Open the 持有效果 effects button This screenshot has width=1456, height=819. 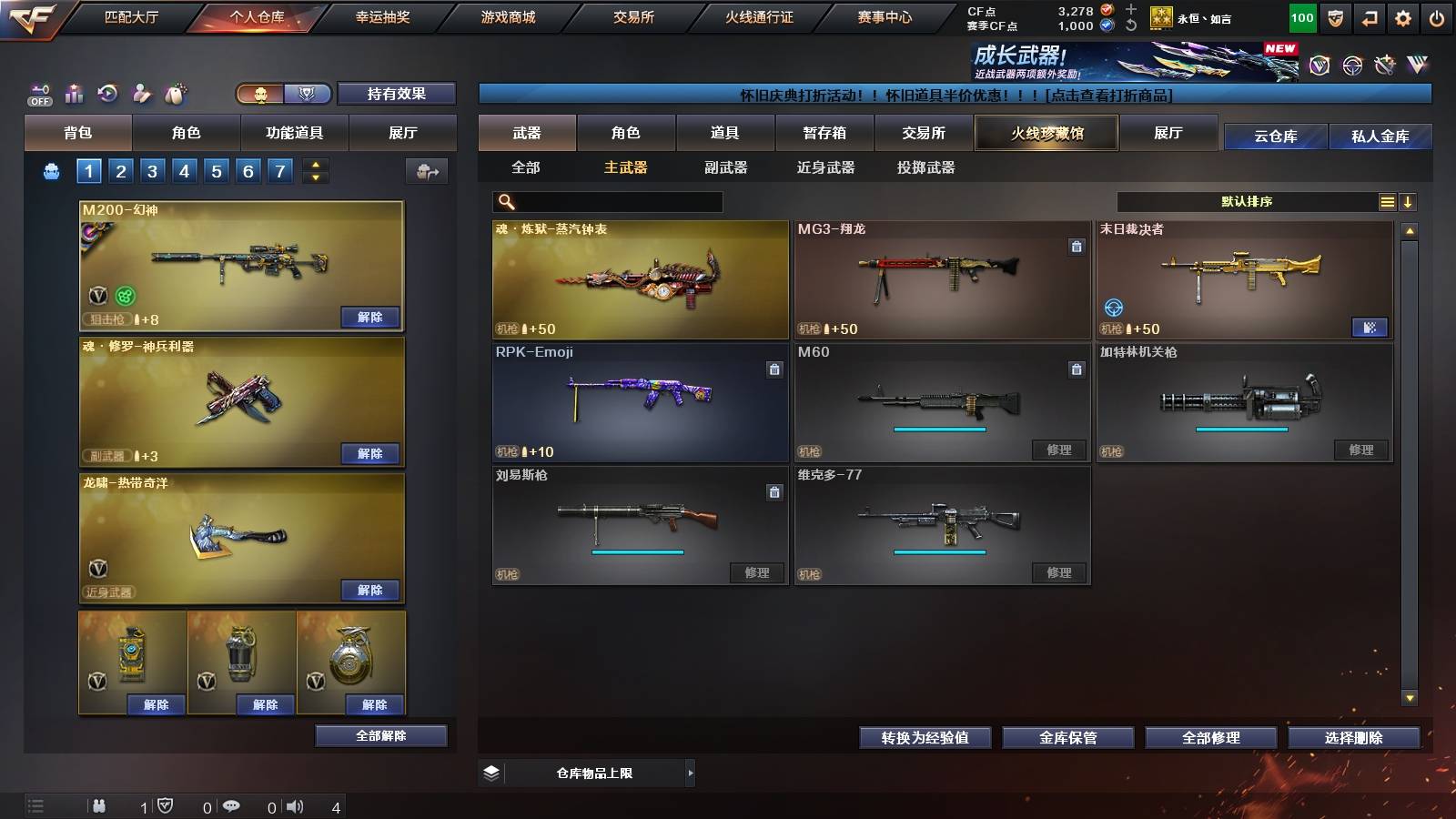(x=397, y=94)
